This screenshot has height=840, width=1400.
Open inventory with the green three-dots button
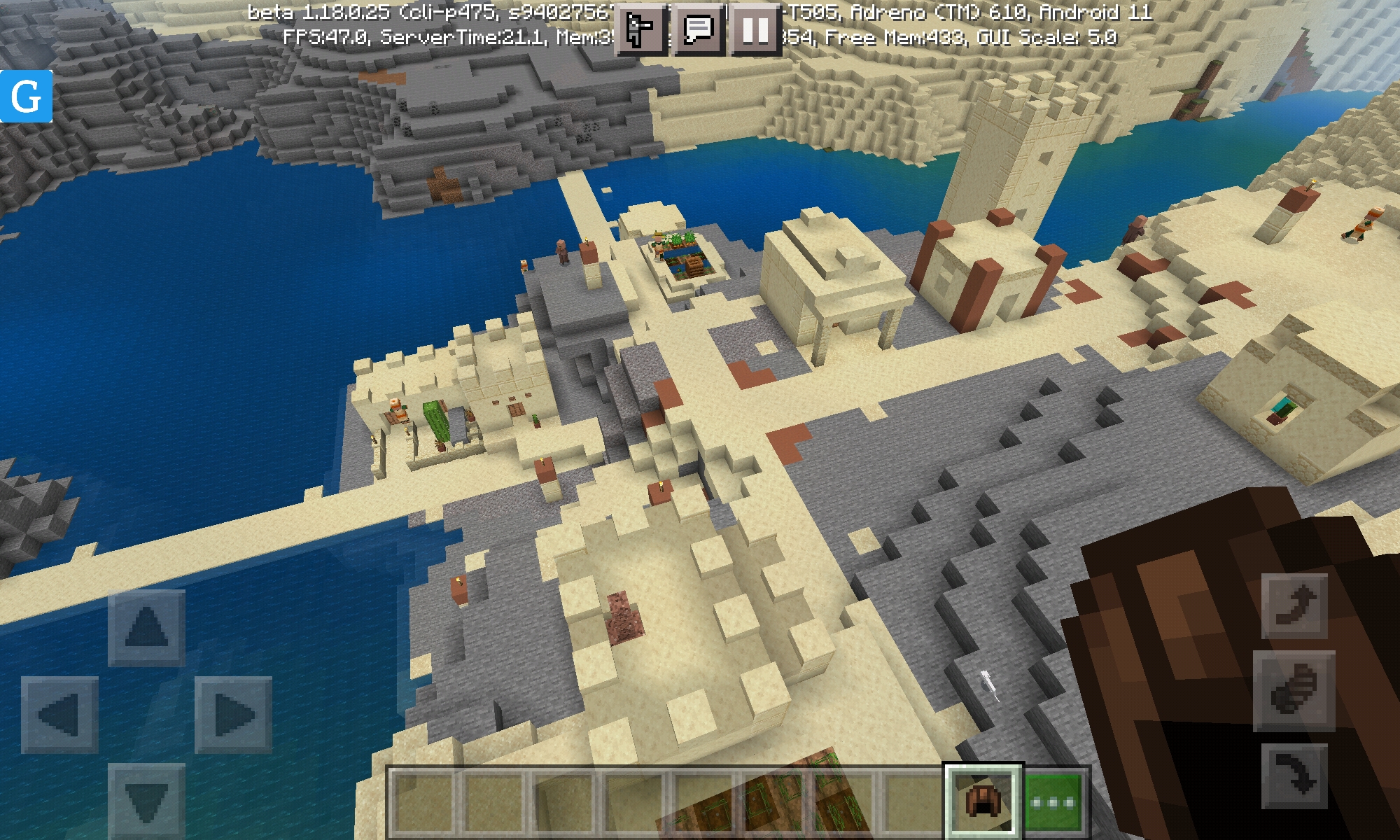click(1053, 801)
